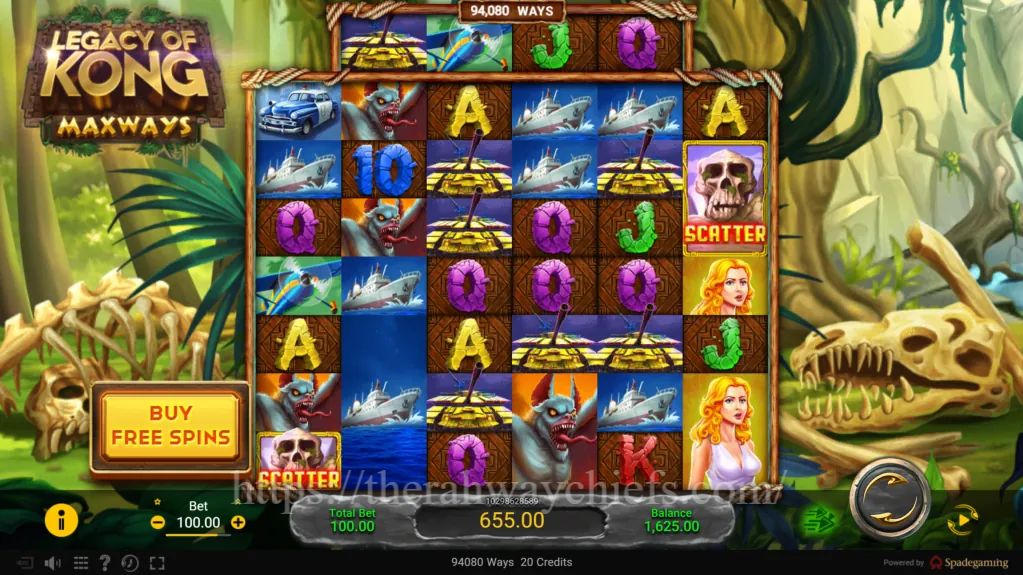Viewport: 1023px width, 575px height.
Task: Click the Buy Free Spins button
Action: pyautogui.click(x=170, y=425)
